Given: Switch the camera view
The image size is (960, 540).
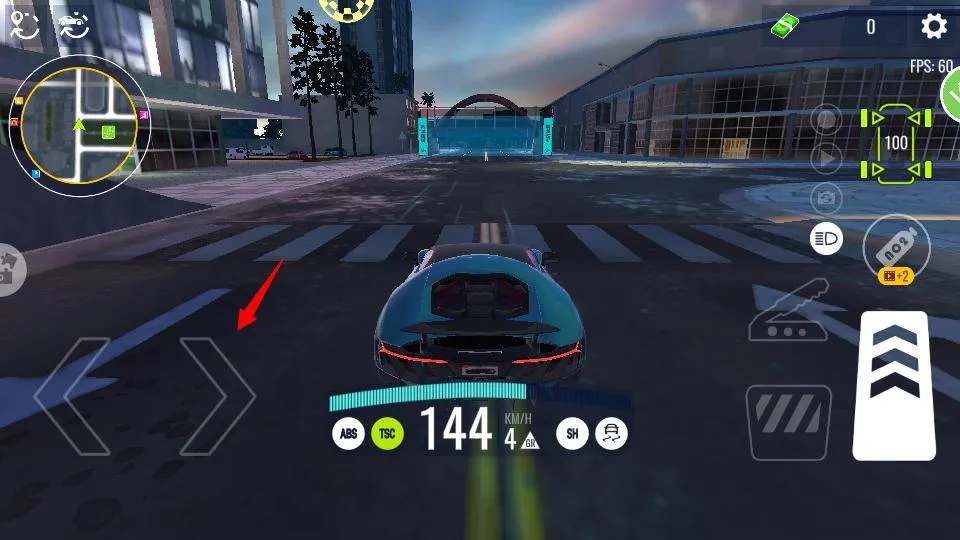Looking at the screenshot, I should pyautogui.click(x=826, y=198).
